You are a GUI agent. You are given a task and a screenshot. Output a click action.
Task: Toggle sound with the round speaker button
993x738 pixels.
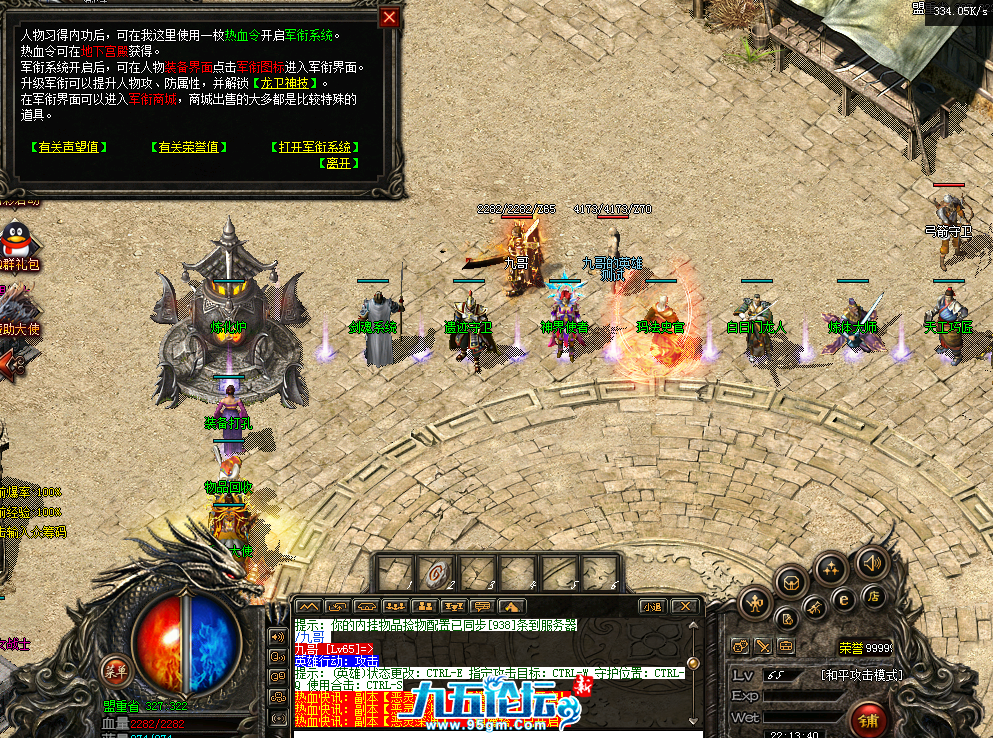tap(872, 563)
